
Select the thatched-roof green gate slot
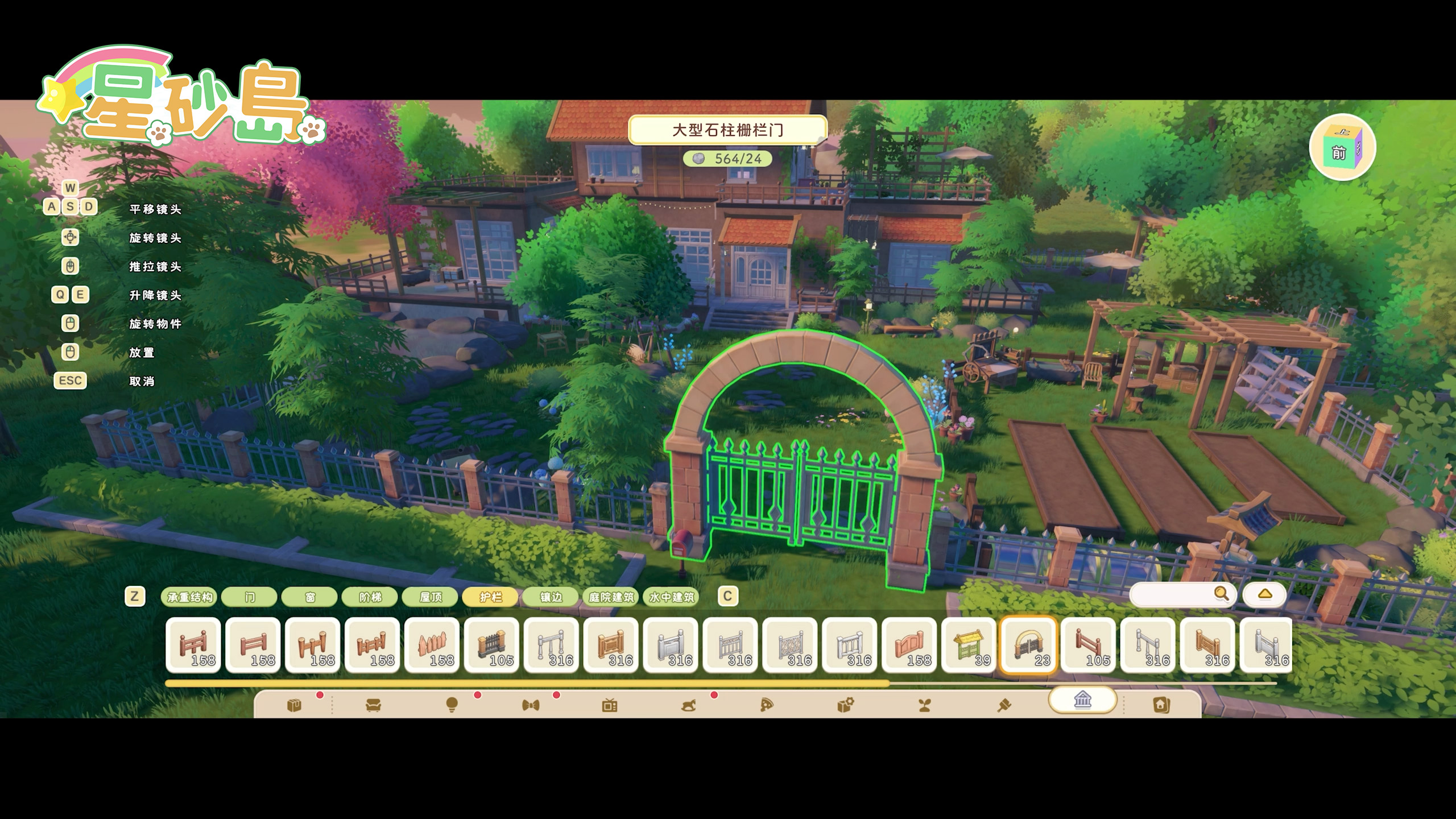[969, 646]
